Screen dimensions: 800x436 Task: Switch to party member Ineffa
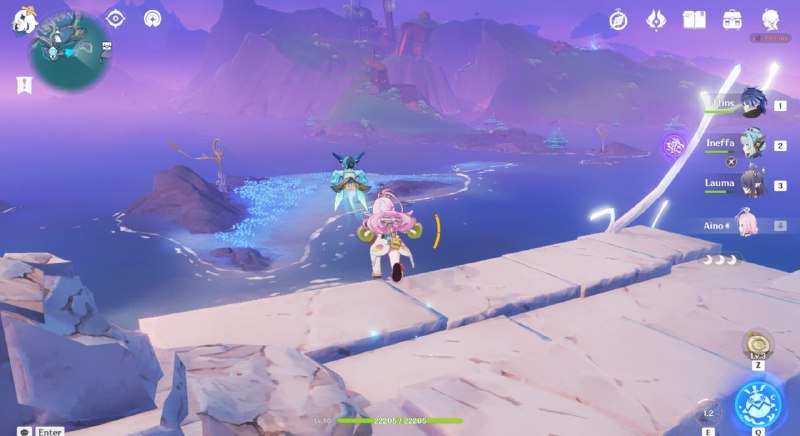751,144
